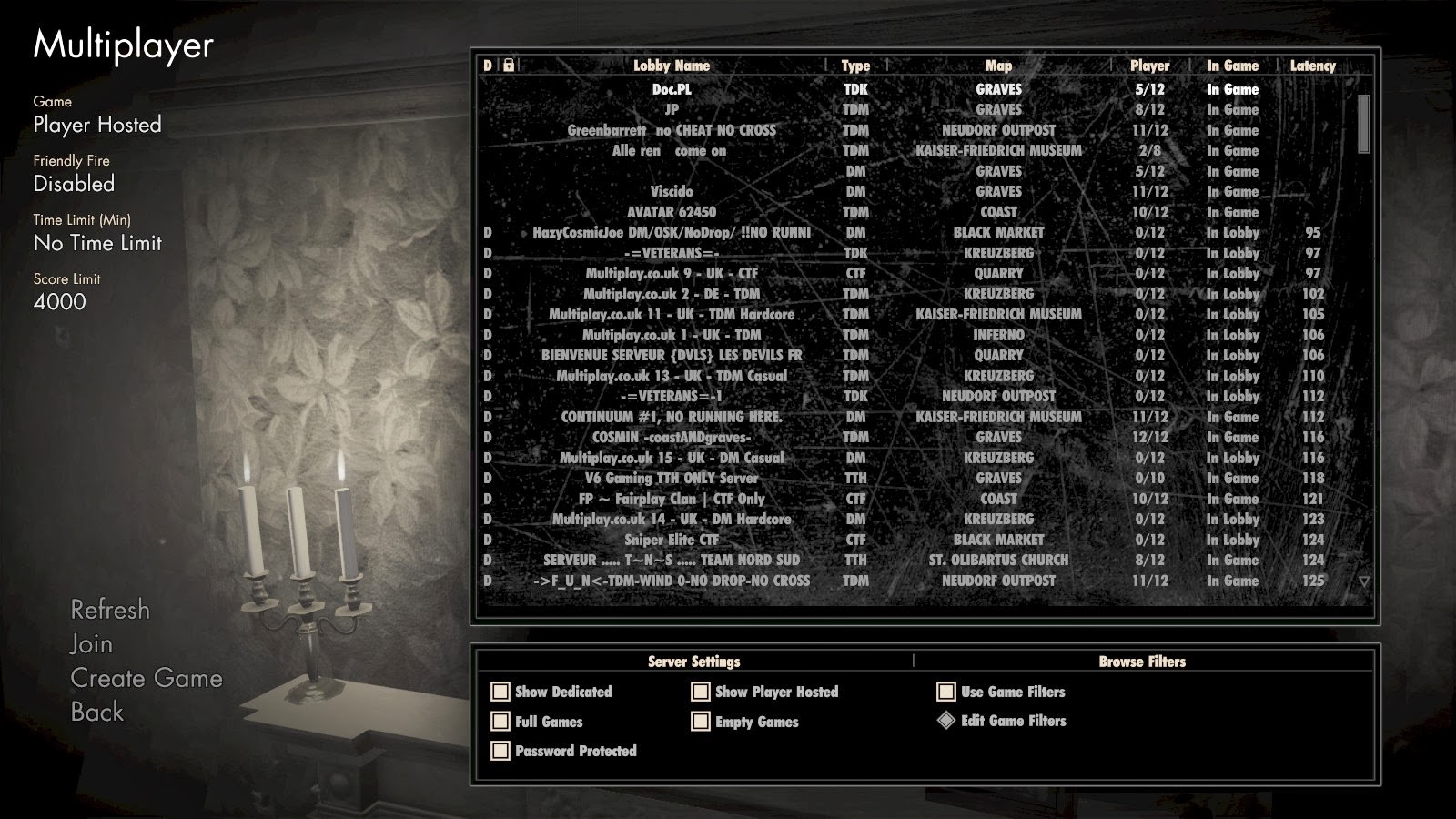
Task: Select the Server Settings section header
Action: pos(694,662)
